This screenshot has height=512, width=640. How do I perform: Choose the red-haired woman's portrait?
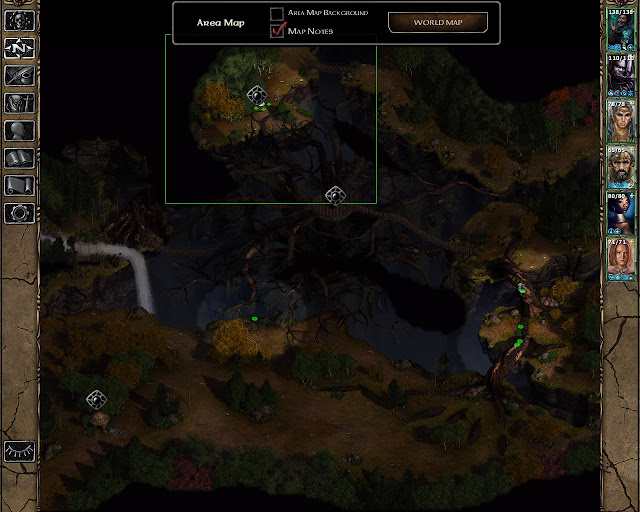[x=620, y=260]
